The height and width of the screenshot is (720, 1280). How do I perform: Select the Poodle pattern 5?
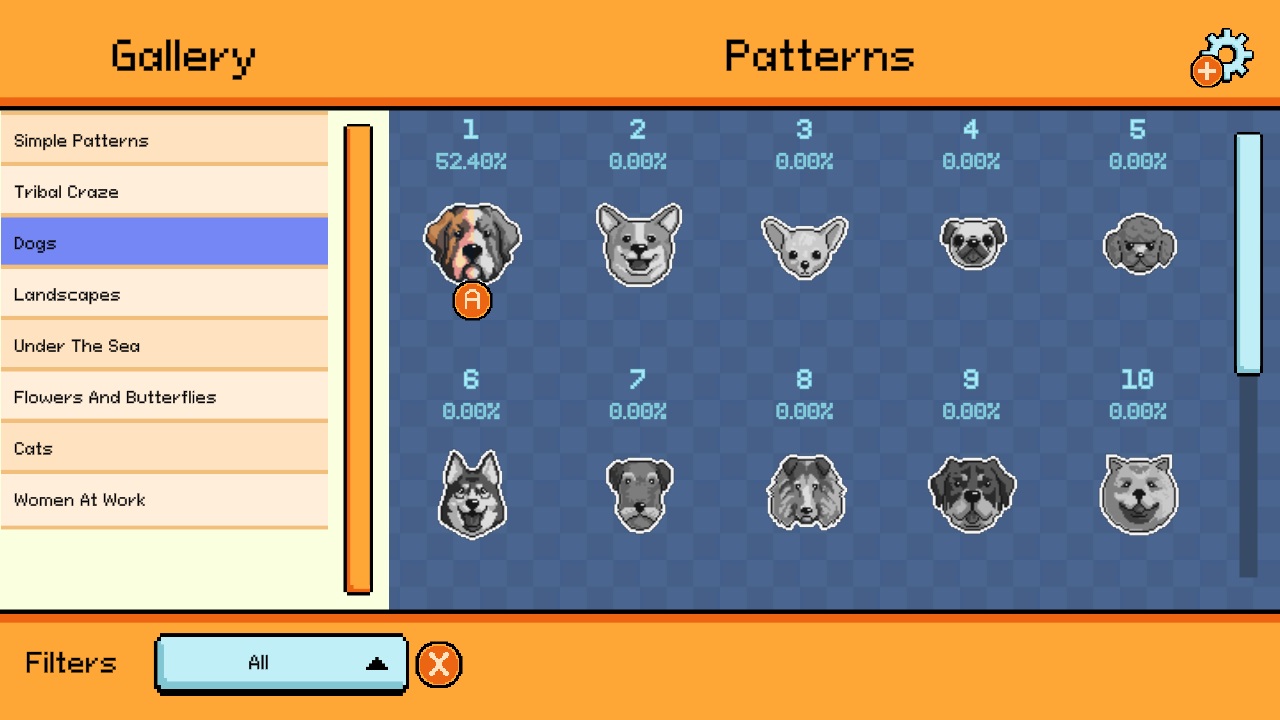click(1138, 242)
